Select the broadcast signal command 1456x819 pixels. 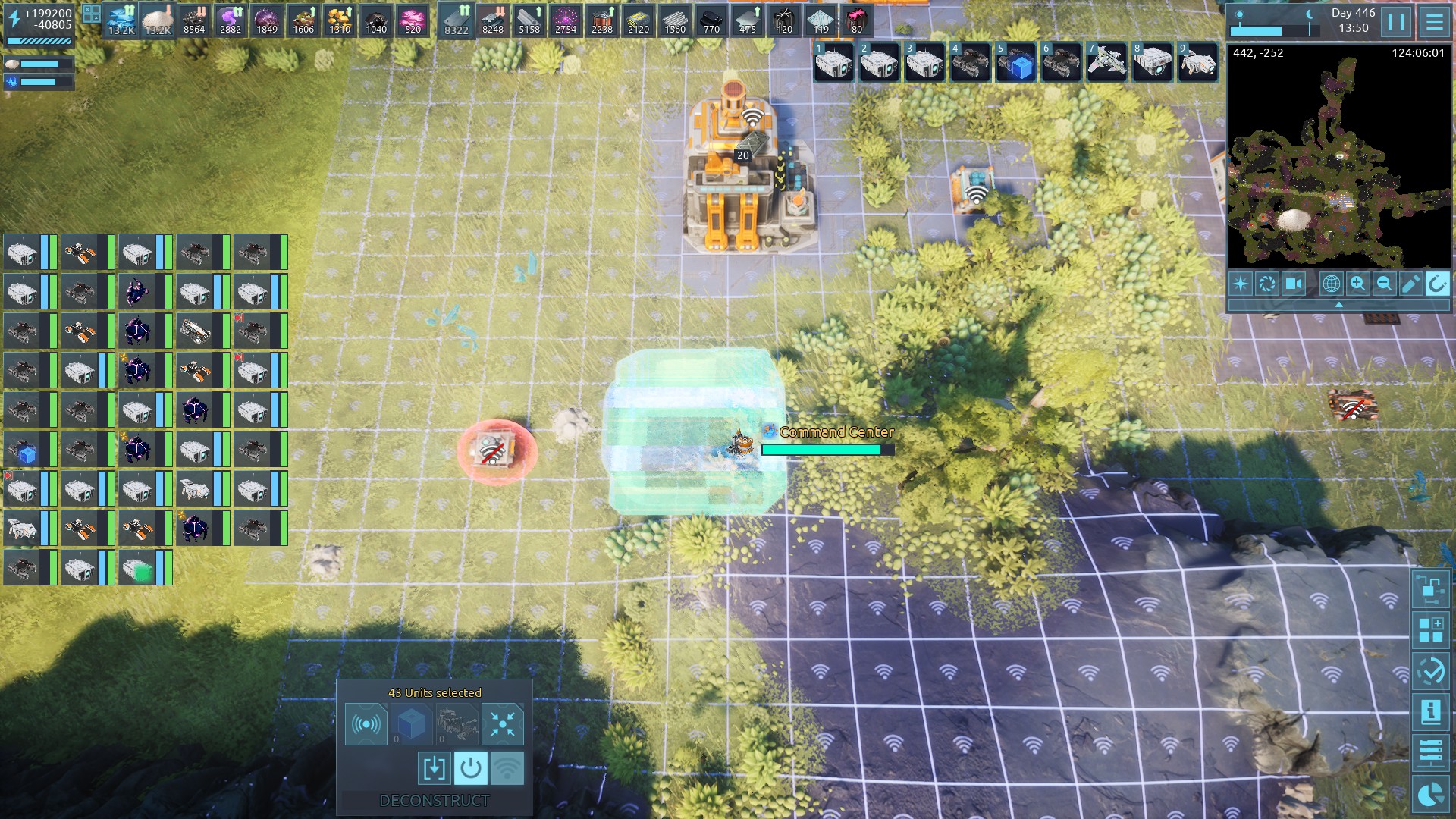(366, 724)
